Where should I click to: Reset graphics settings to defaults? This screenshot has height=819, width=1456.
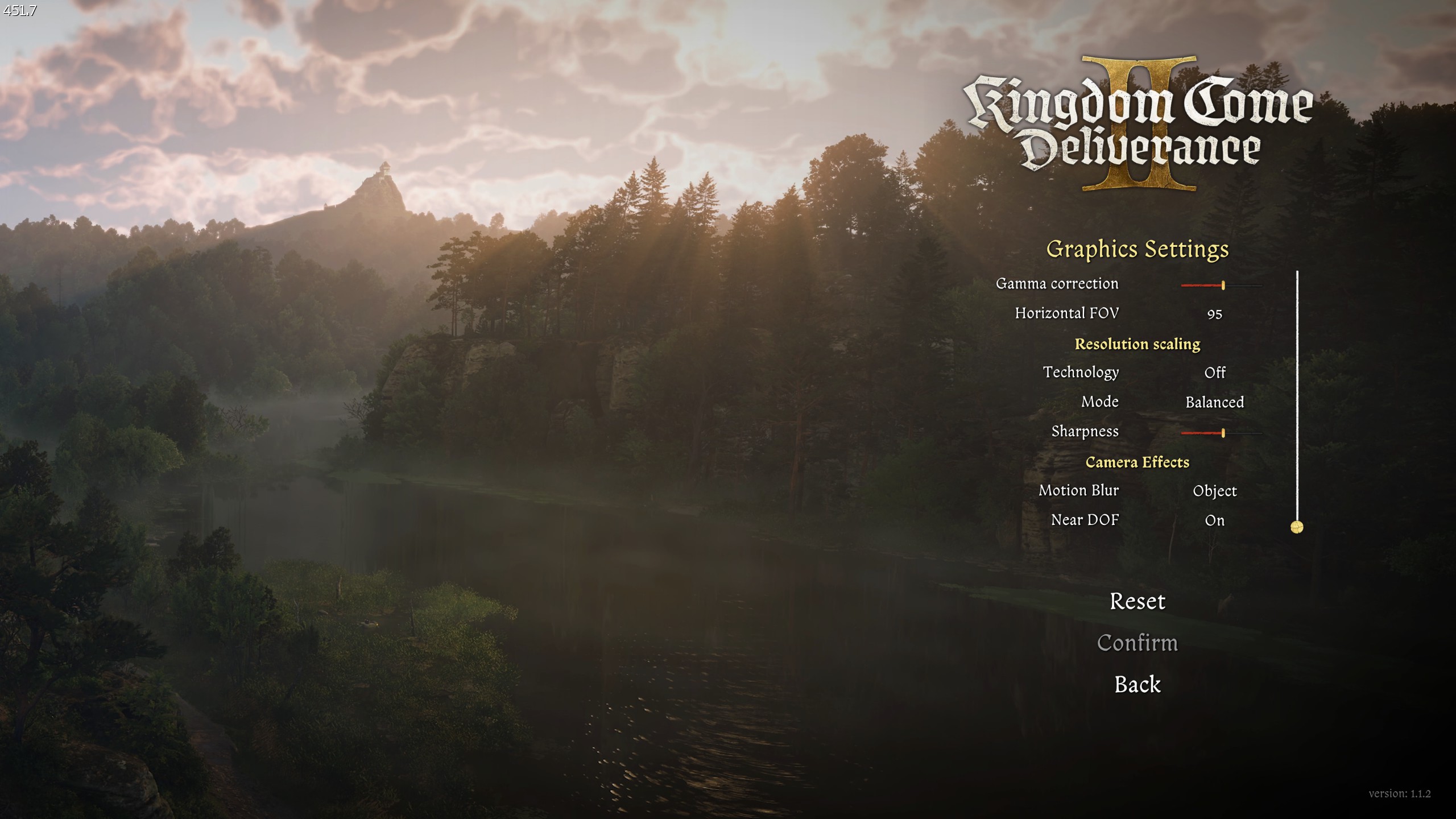(1137, 601)
